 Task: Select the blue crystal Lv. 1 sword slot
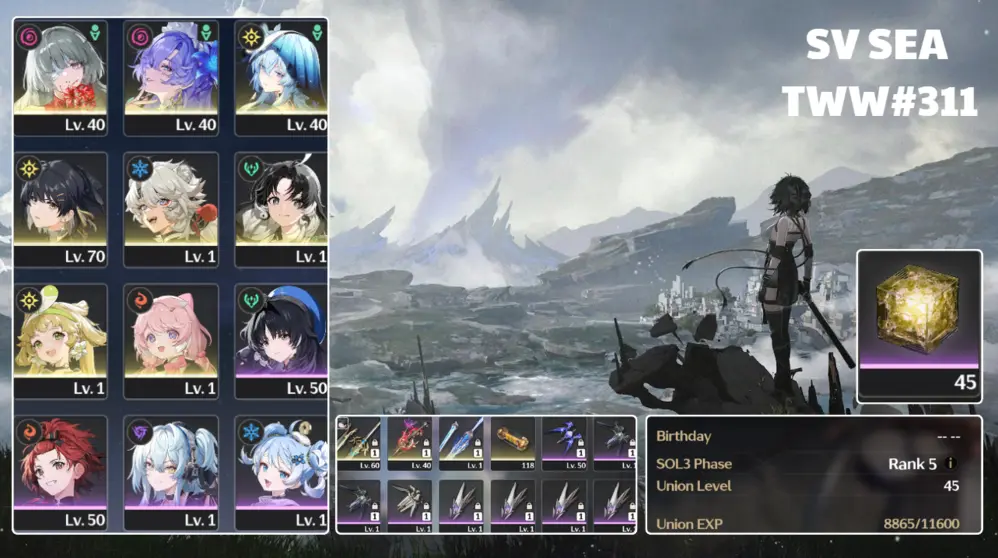462,444
